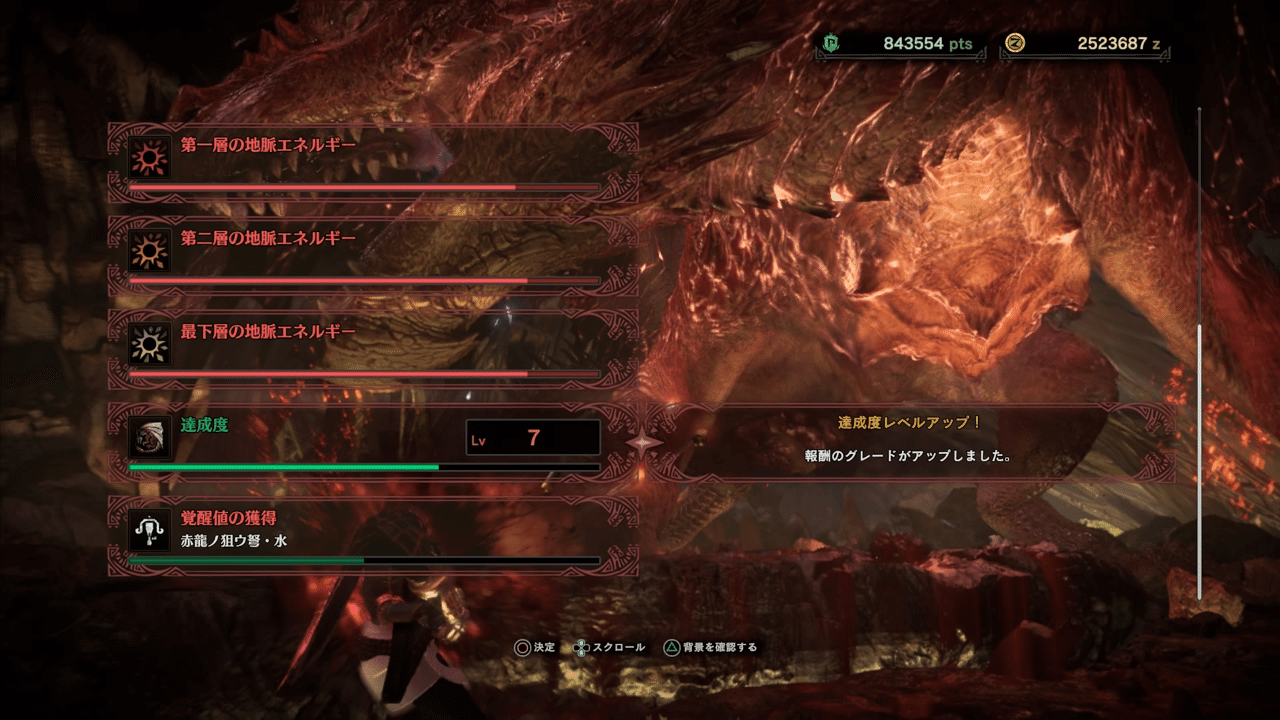Select the 決定 confirm action
This screenshot has height=720, width=1280.
[x=544, y=647]
